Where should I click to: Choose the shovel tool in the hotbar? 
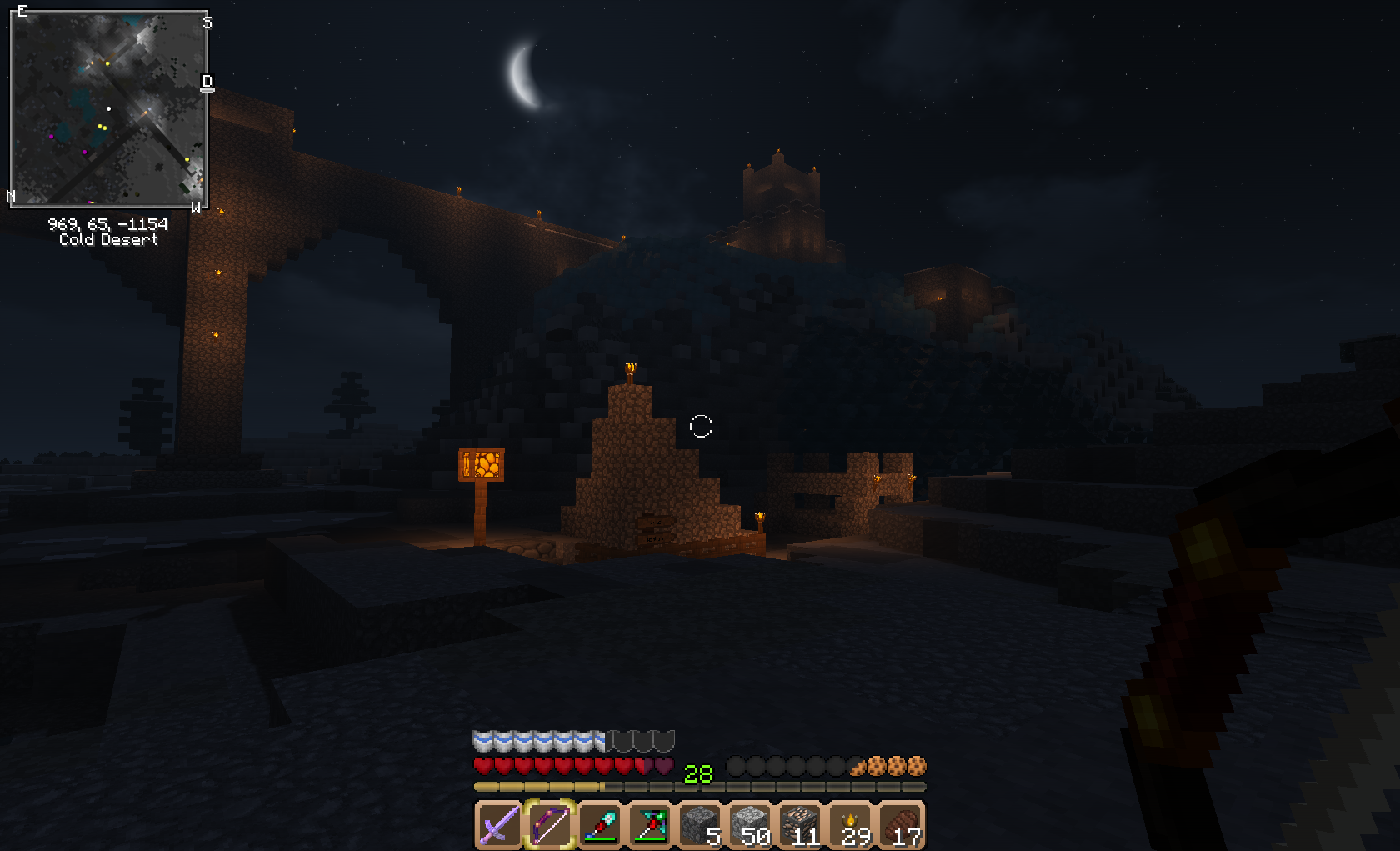[x=600, y=825]
